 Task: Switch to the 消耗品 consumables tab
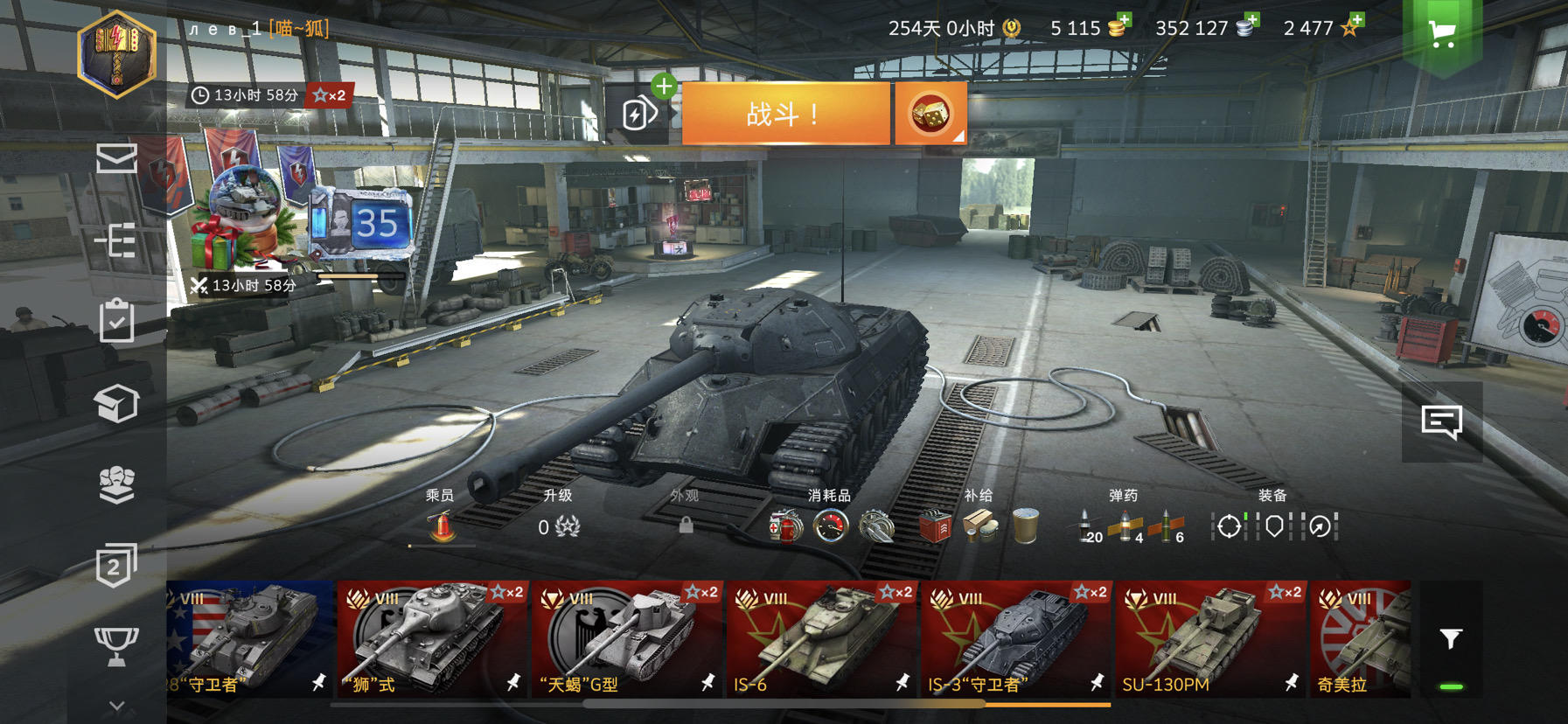(829, 496)
